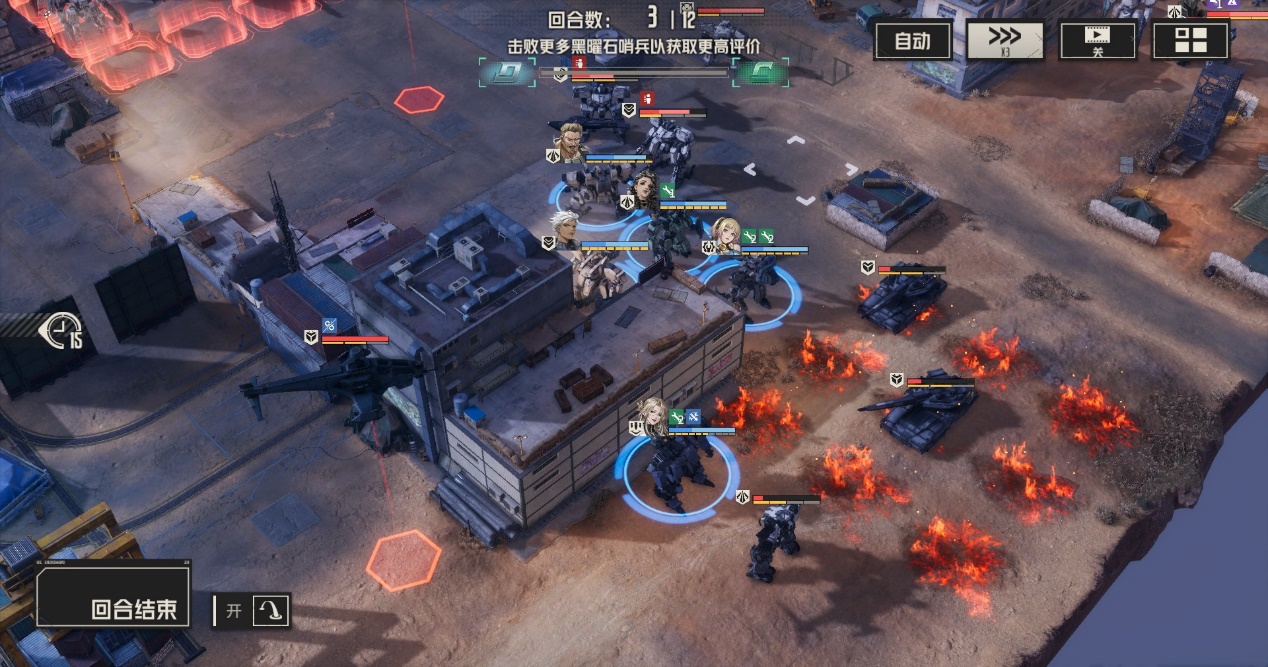
Task: Toggle battle animations with the film icon
Action: (x=1097, y=41)
